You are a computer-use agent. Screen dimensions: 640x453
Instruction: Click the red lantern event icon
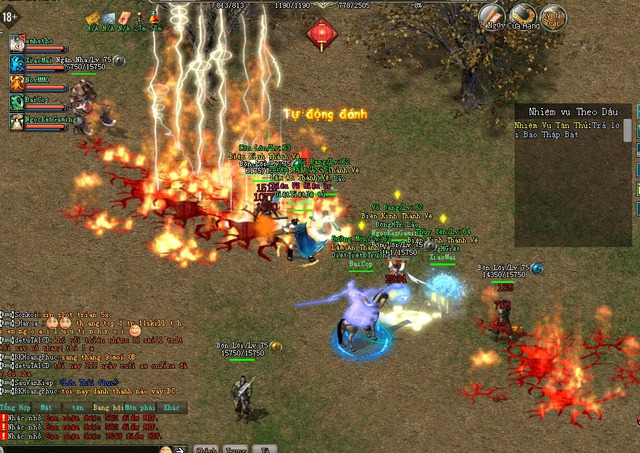click(322, 33)
